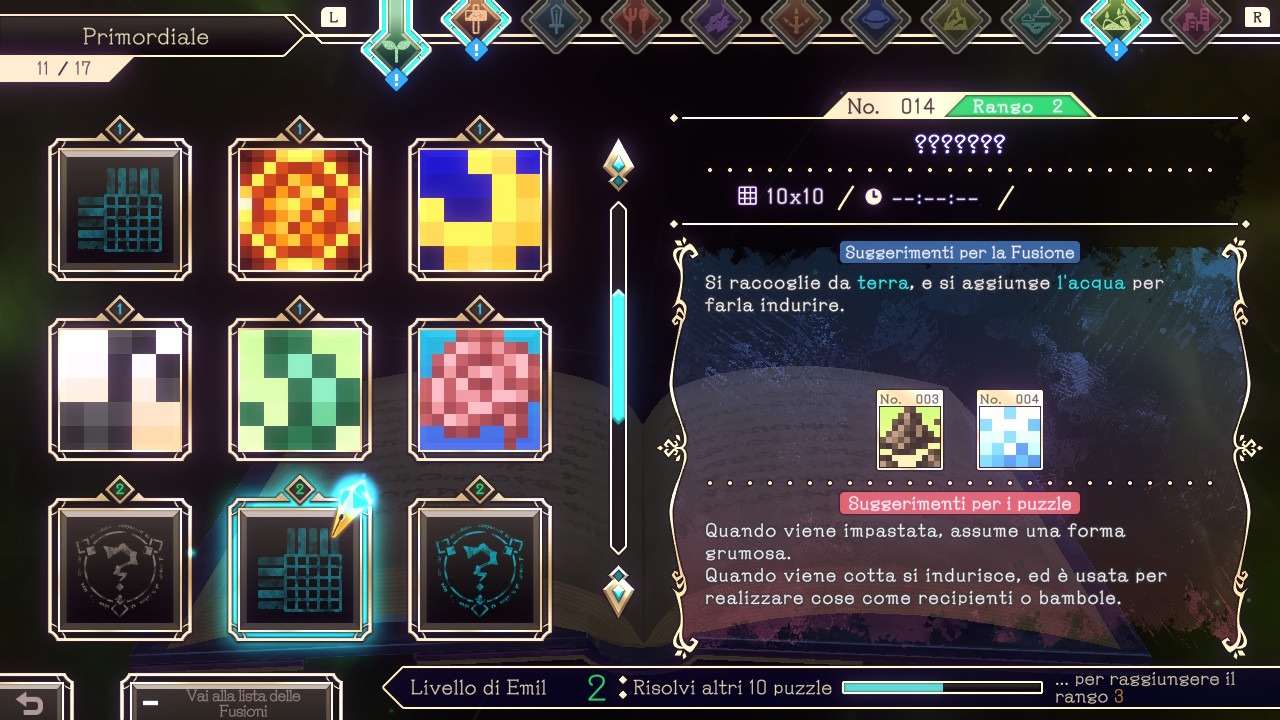Open the city buildings category tab
The width and height of the screenshot is (1280, 720).
(x=1196, y=20)
